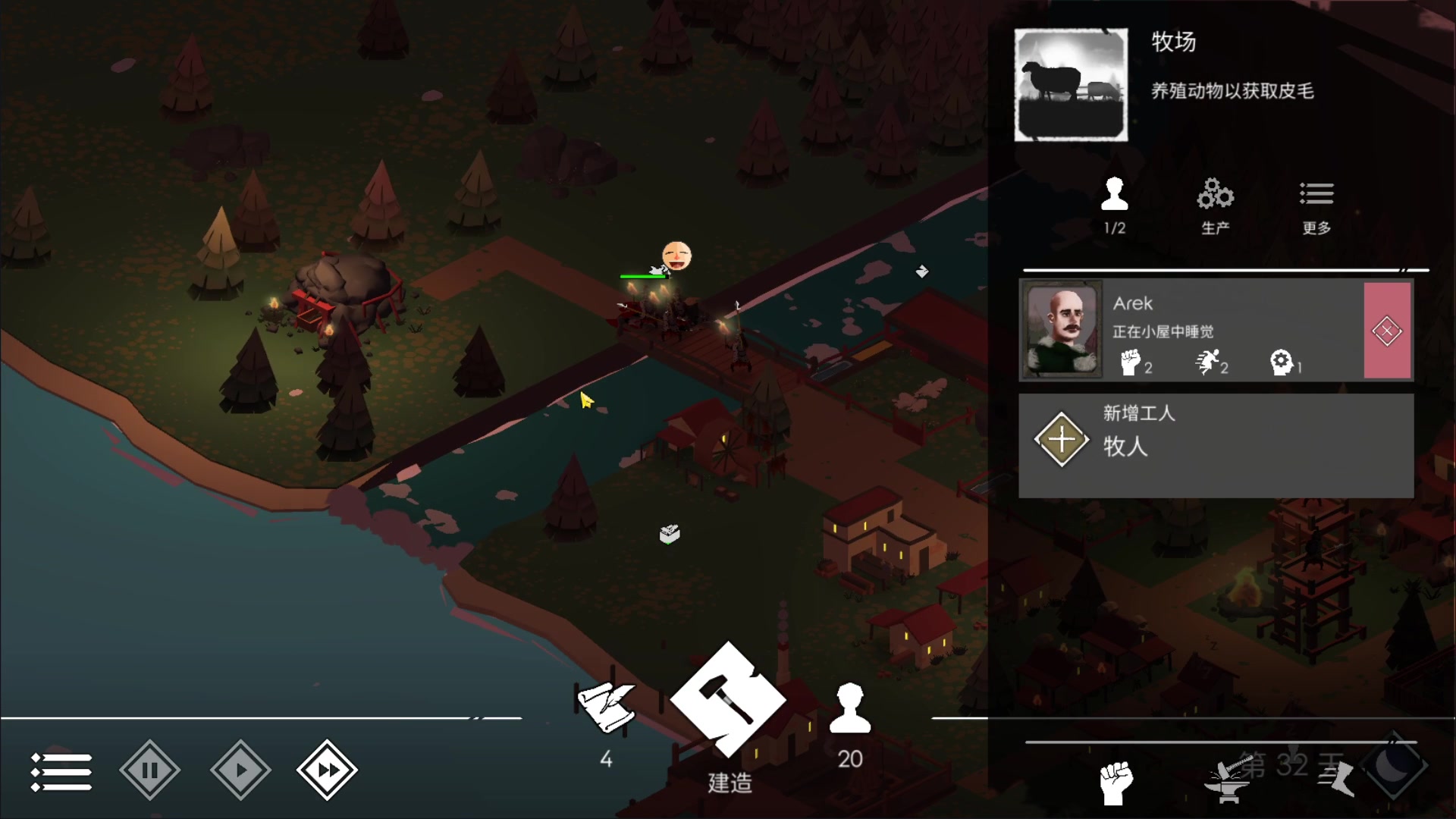Open the 更多 more tab
1456x819 pixels.
[x=1316, y=205]
